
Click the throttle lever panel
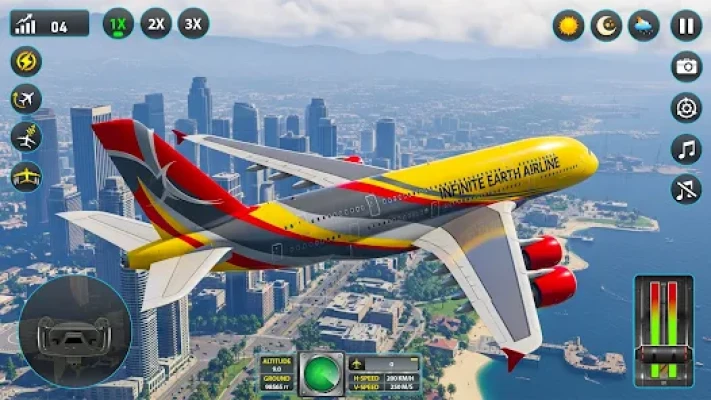coord(663,330)
